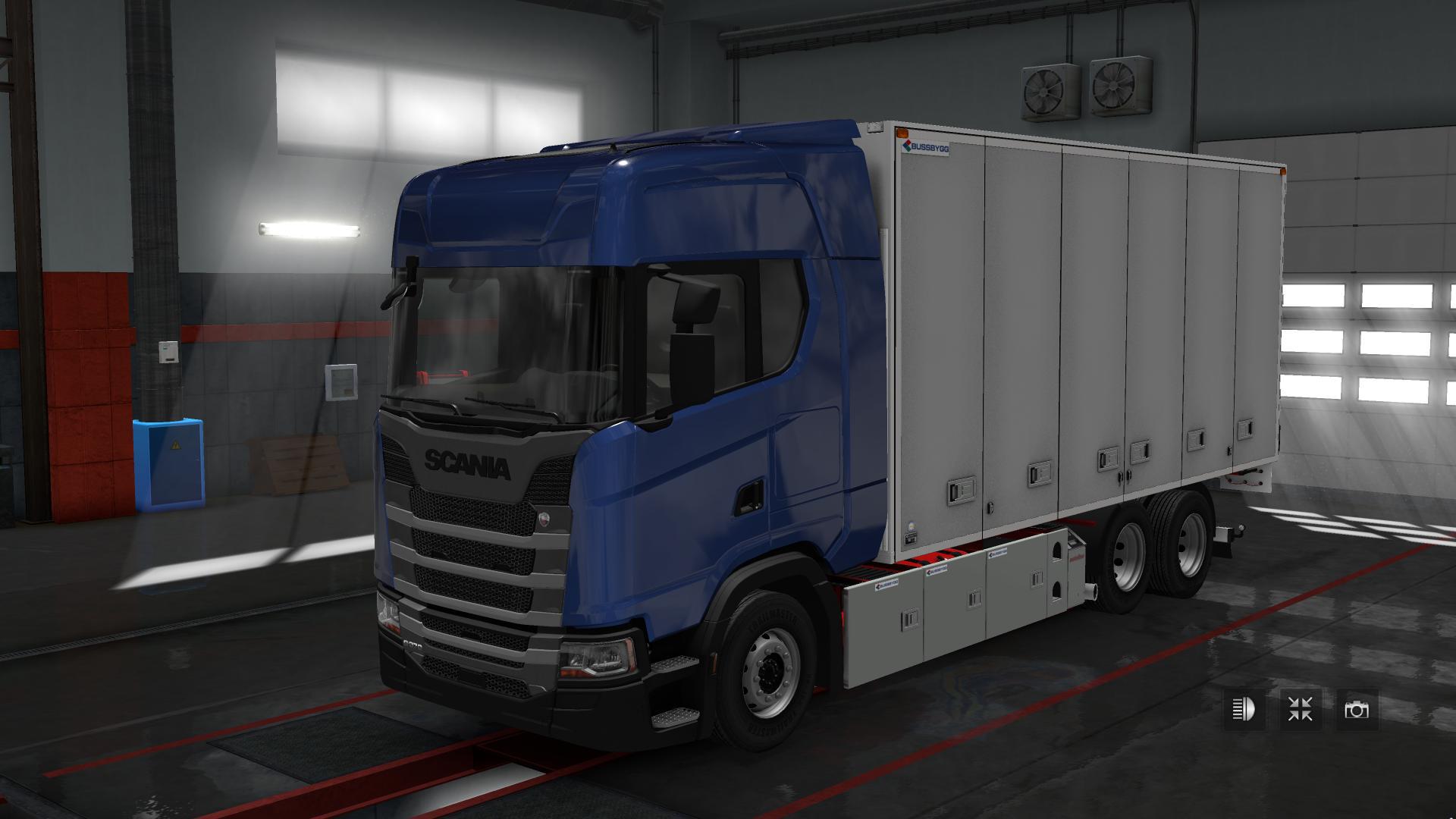Toggle the headlight beam control at bottom right
The width and height of the screenshot is (1456, 819).
1244,710
